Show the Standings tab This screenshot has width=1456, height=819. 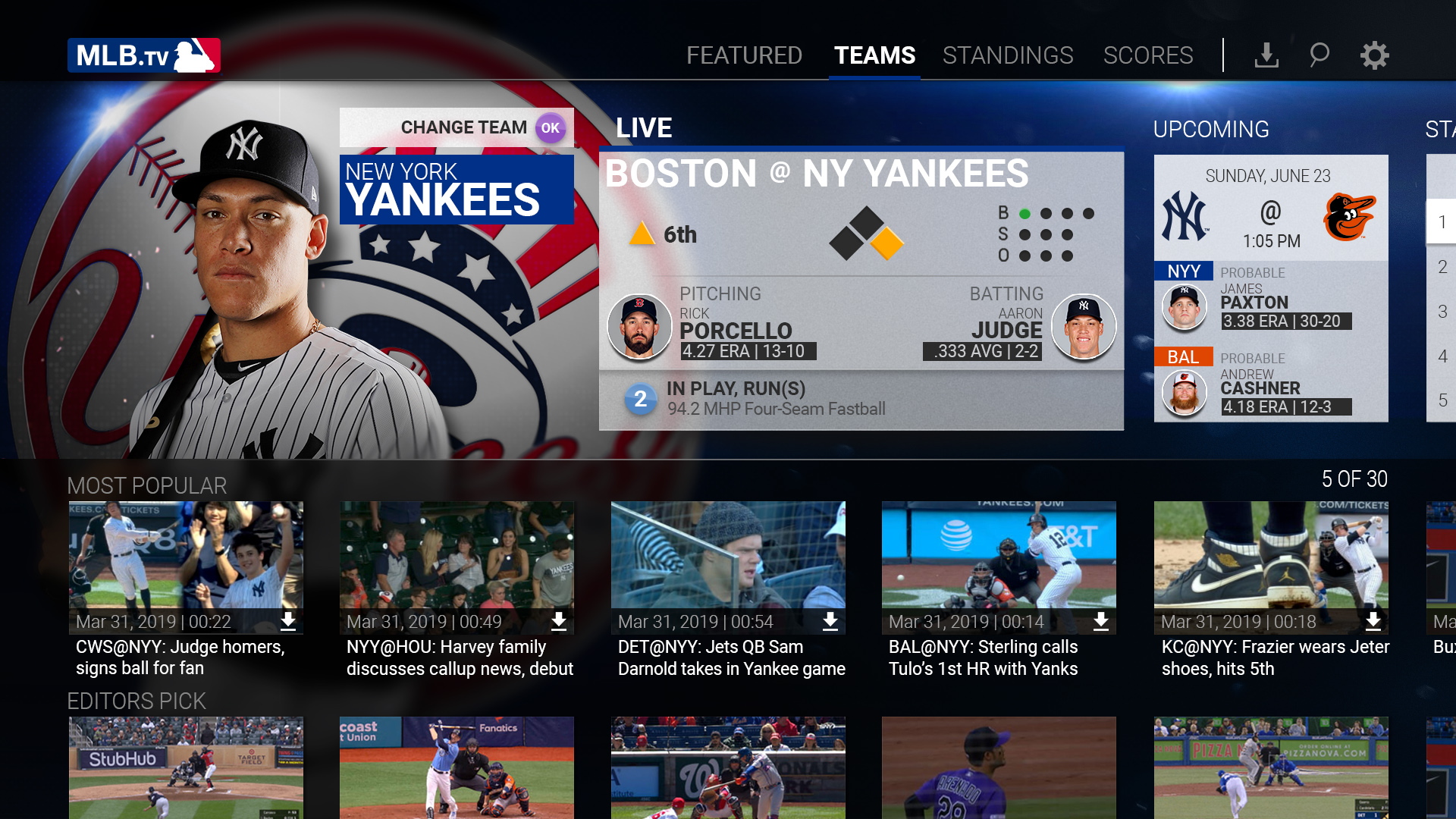pos(1008,55)
